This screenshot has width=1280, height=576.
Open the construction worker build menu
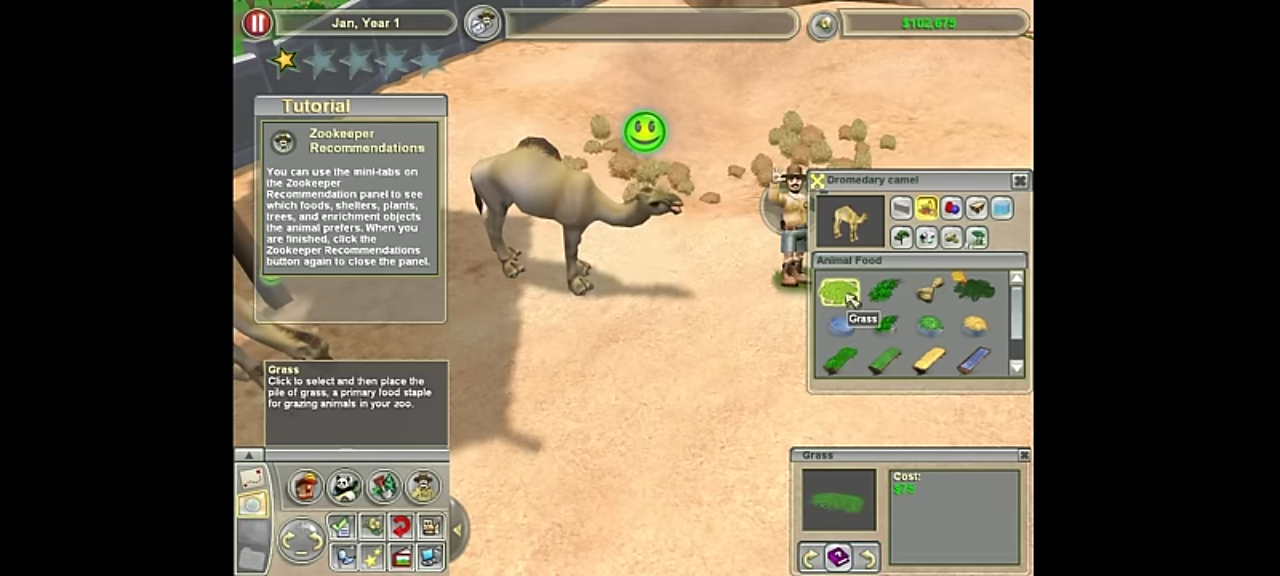(x=306, y=487)
